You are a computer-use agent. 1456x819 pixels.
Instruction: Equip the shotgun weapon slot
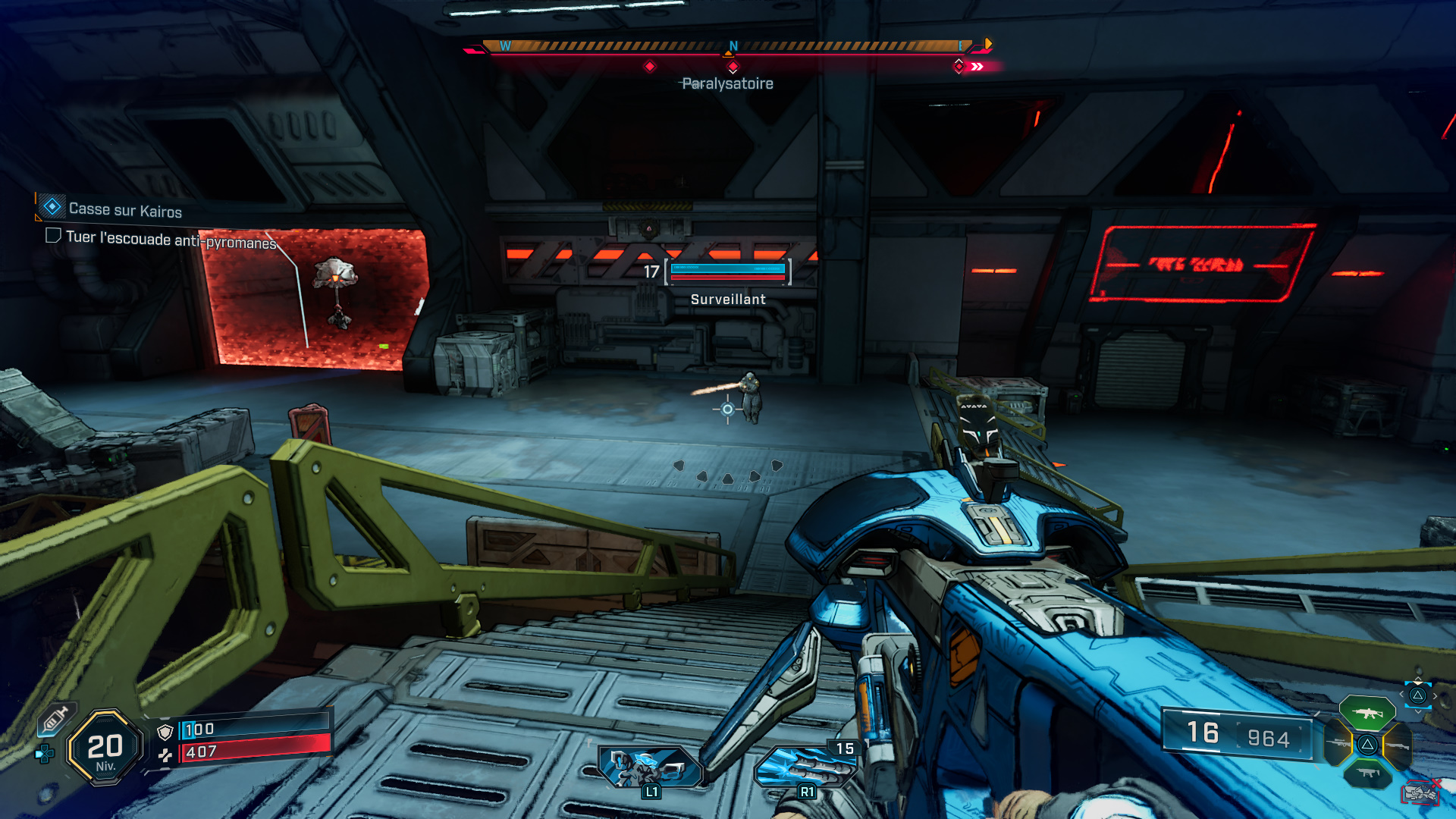coord(1397,746)
